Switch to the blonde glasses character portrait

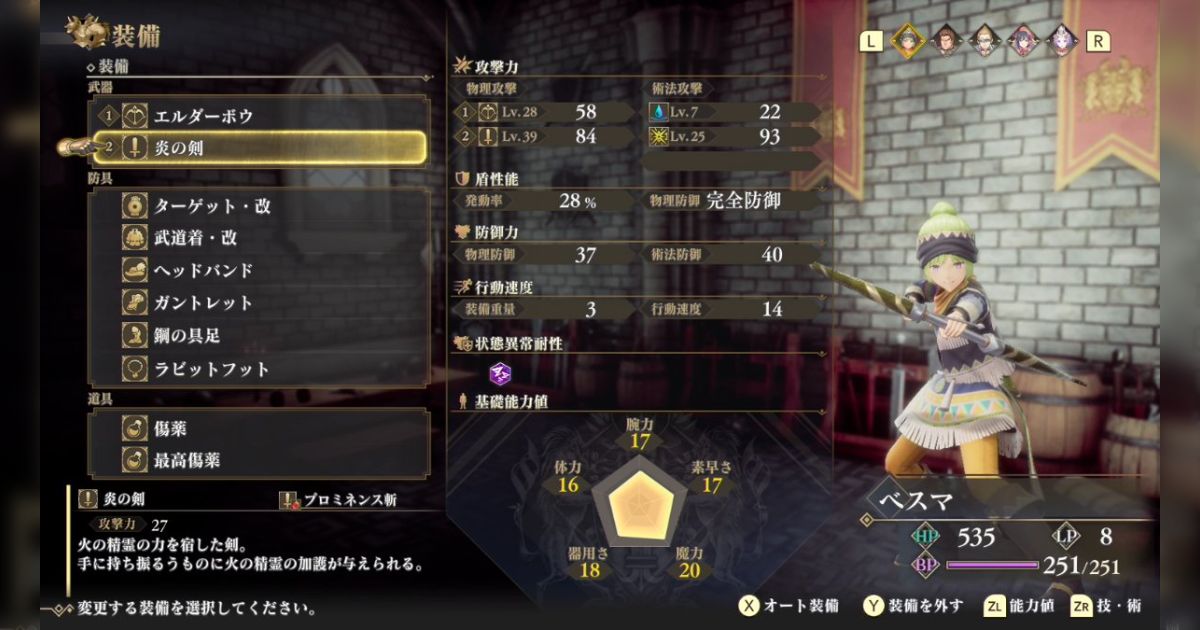click(x=983, y=40)
